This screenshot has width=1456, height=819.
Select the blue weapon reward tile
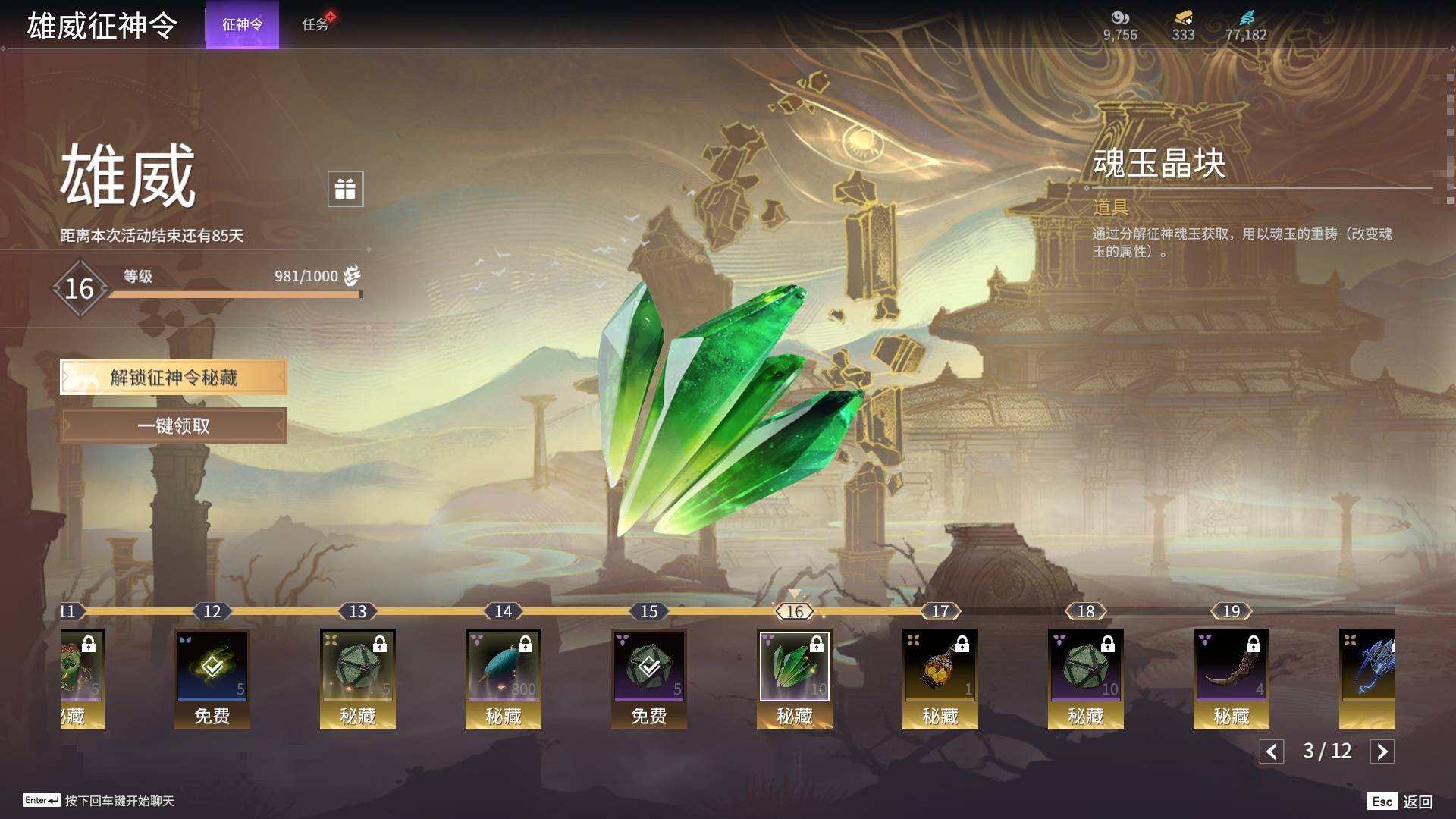point(1367,667)
